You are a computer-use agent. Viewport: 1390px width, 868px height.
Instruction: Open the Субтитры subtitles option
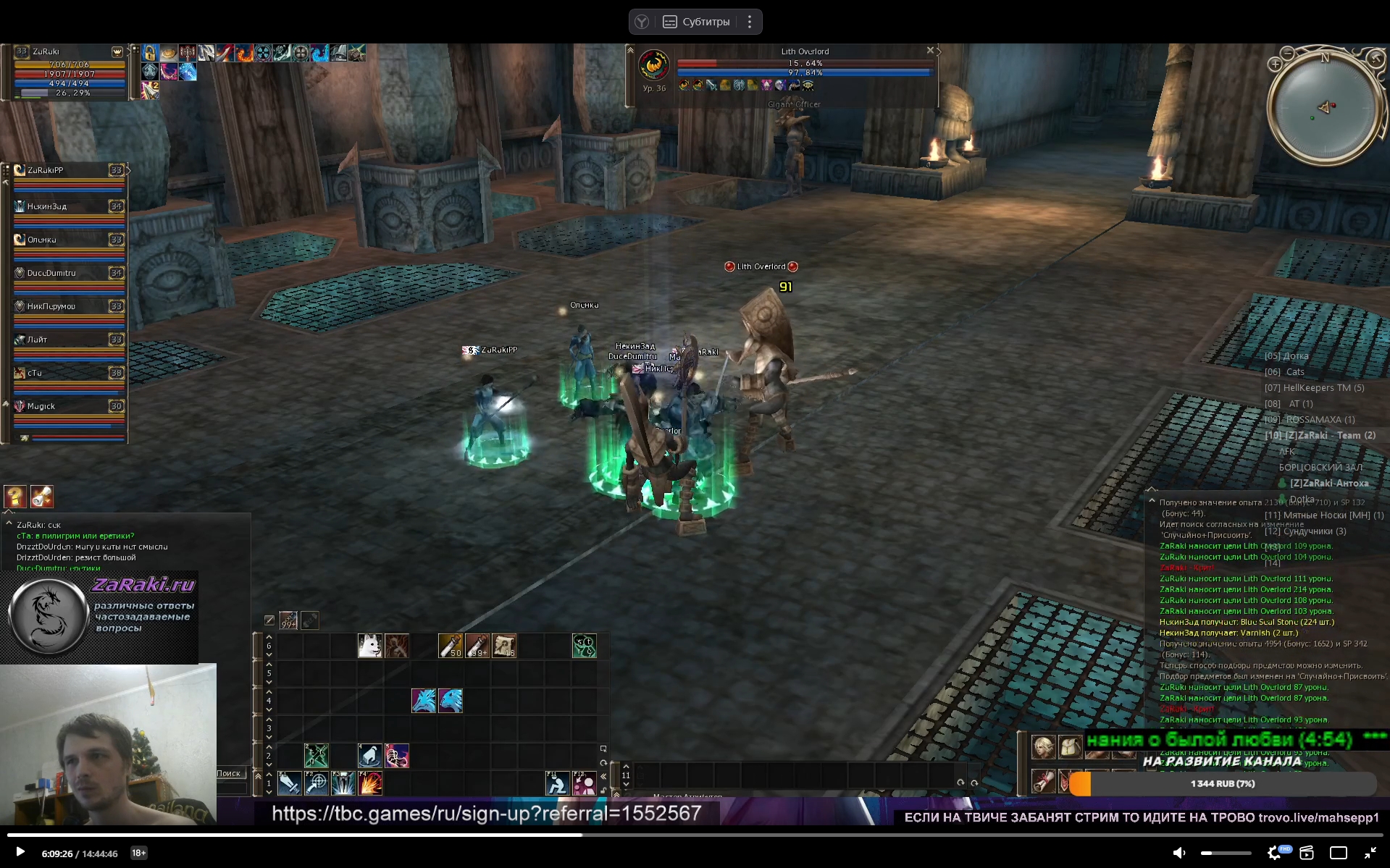coord(696,22)
